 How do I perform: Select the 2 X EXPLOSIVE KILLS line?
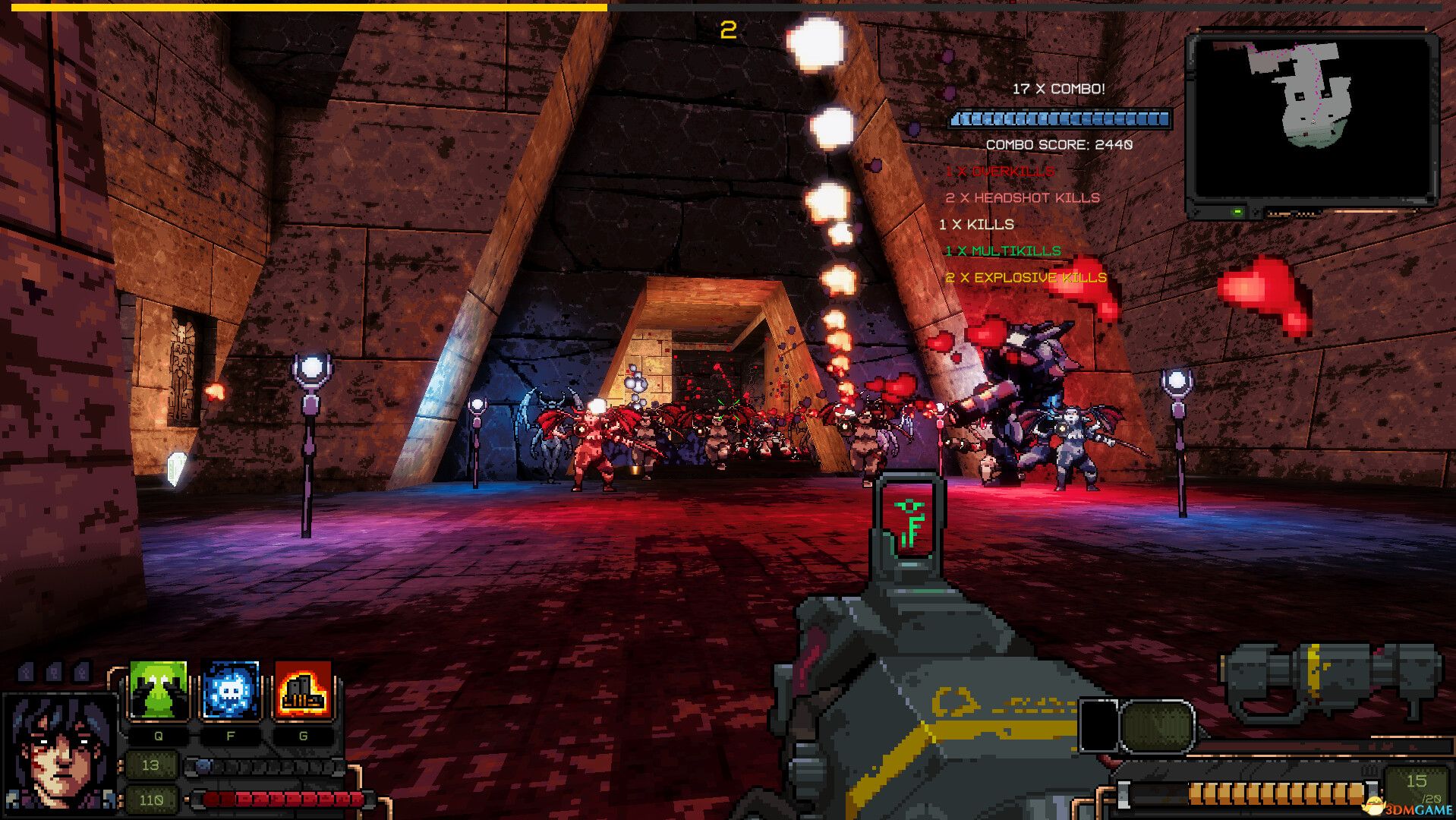pos(1025,278)
